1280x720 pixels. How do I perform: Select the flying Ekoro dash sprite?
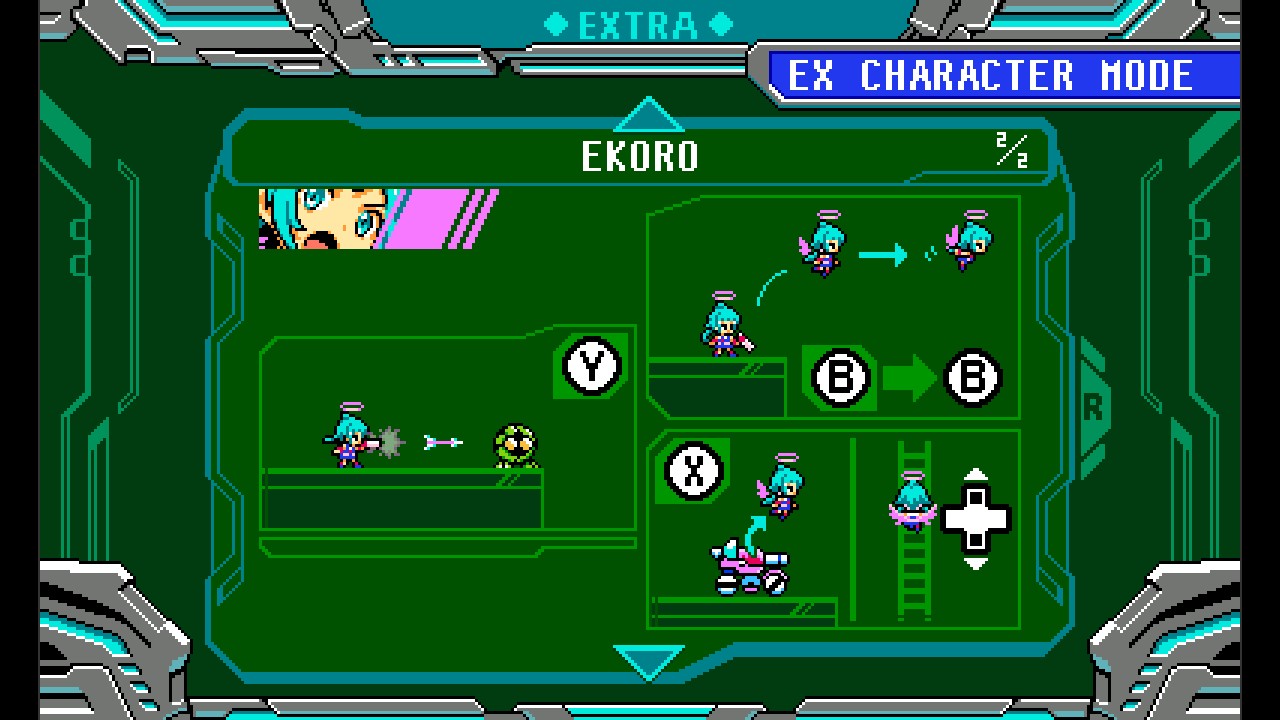click(825, 245)
